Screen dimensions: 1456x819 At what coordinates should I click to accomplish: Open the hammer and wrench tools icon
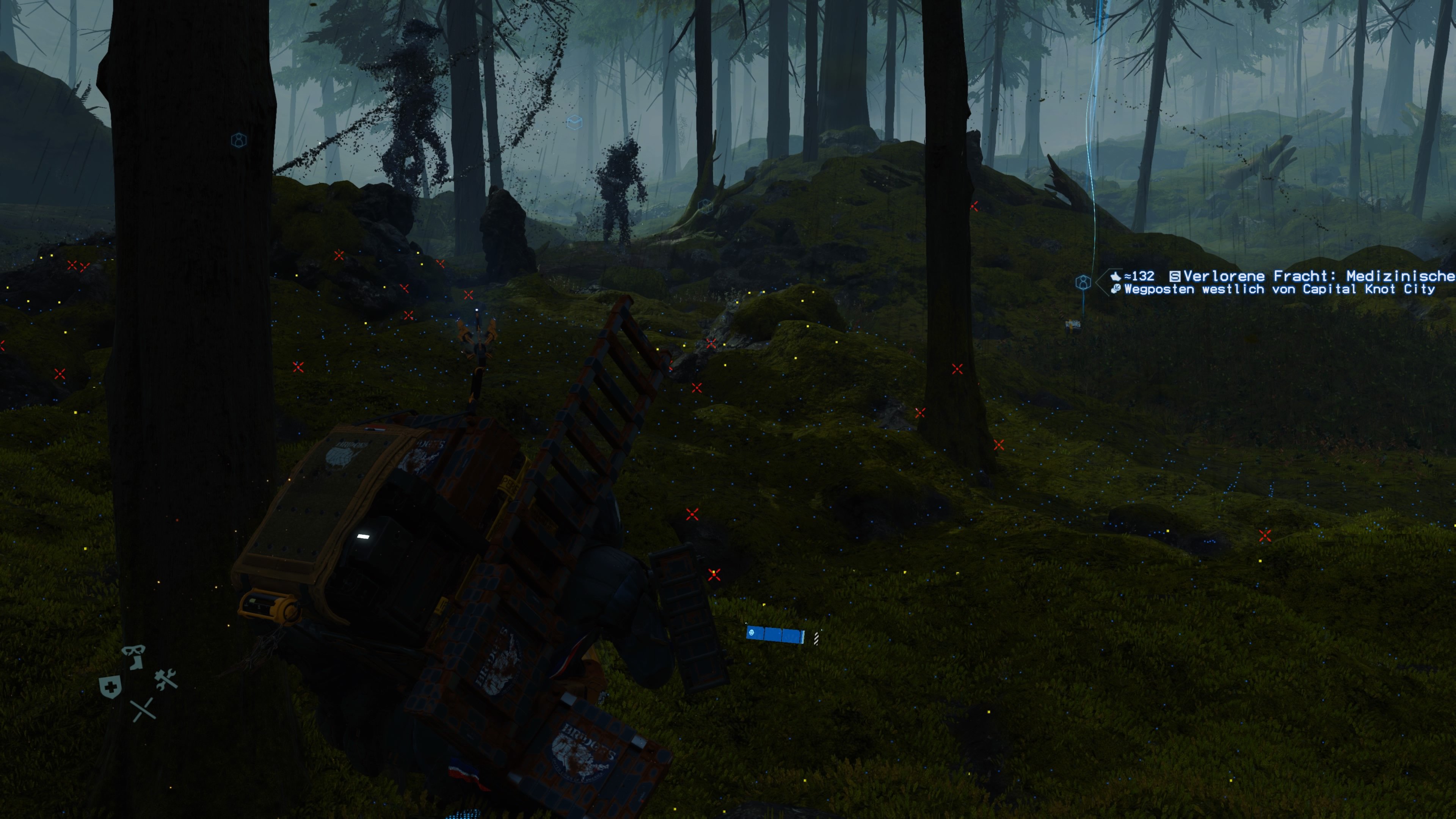[x=166, y=680]
